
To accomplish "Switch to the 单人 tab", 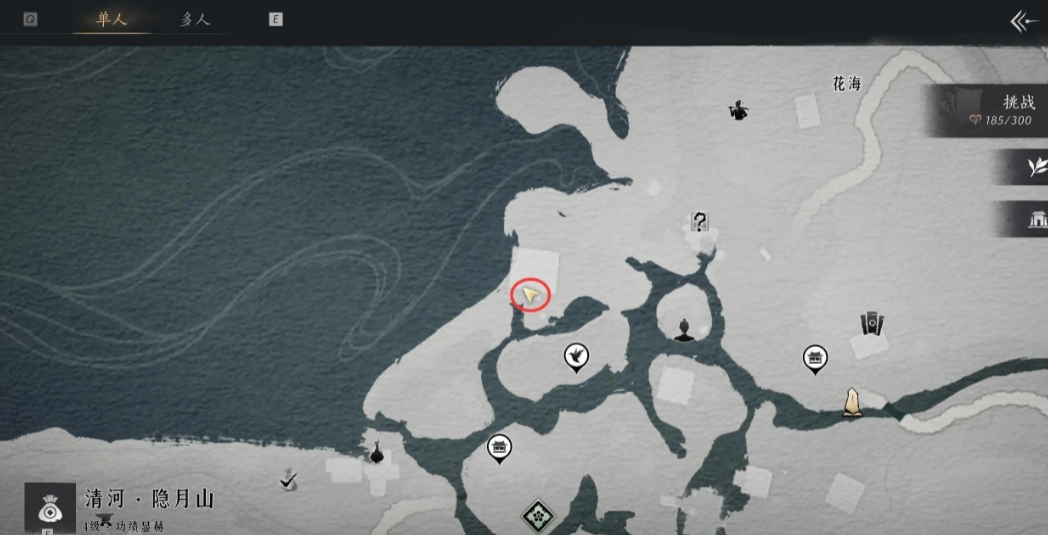I will point(111,19).
